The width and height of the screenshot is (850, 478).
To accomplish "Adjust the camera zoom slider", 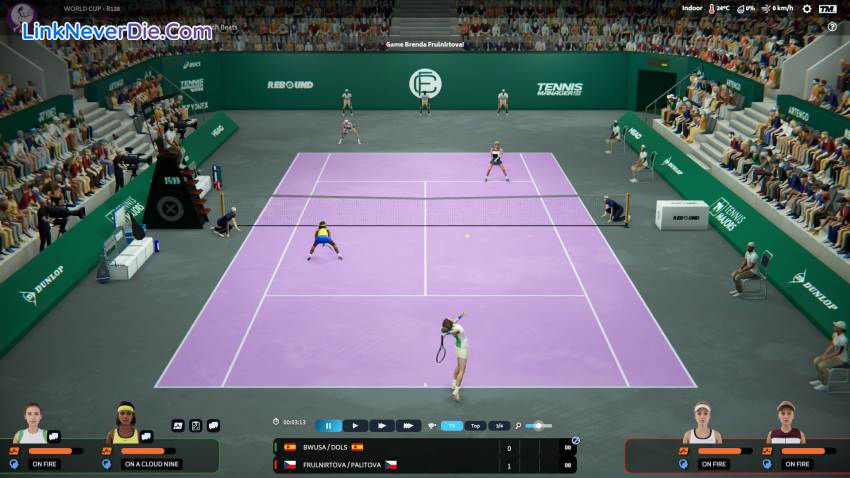I will [538, 426].
